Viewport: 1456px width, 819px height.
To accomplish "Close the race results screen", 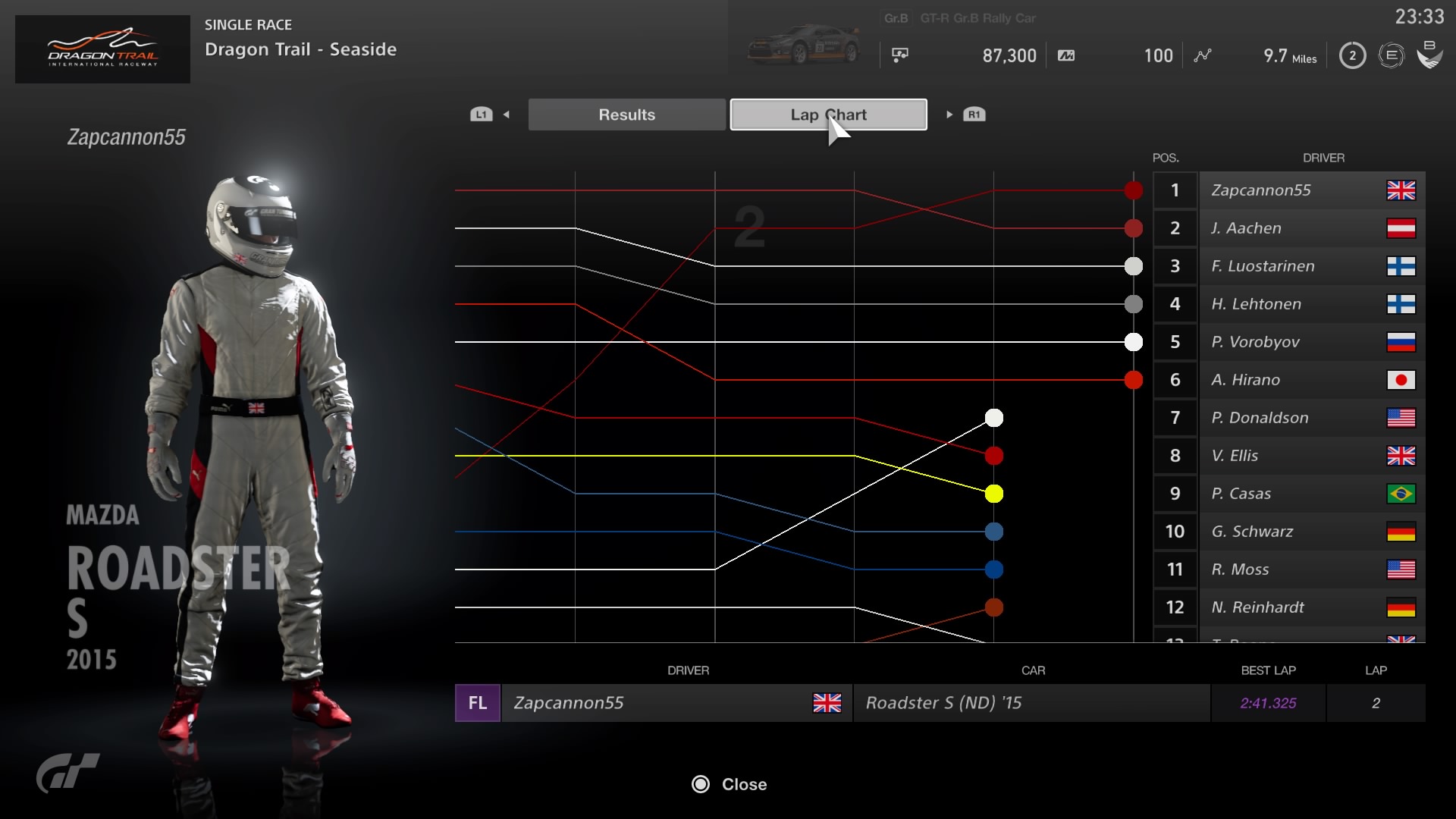I will click(x=729, y=784).
